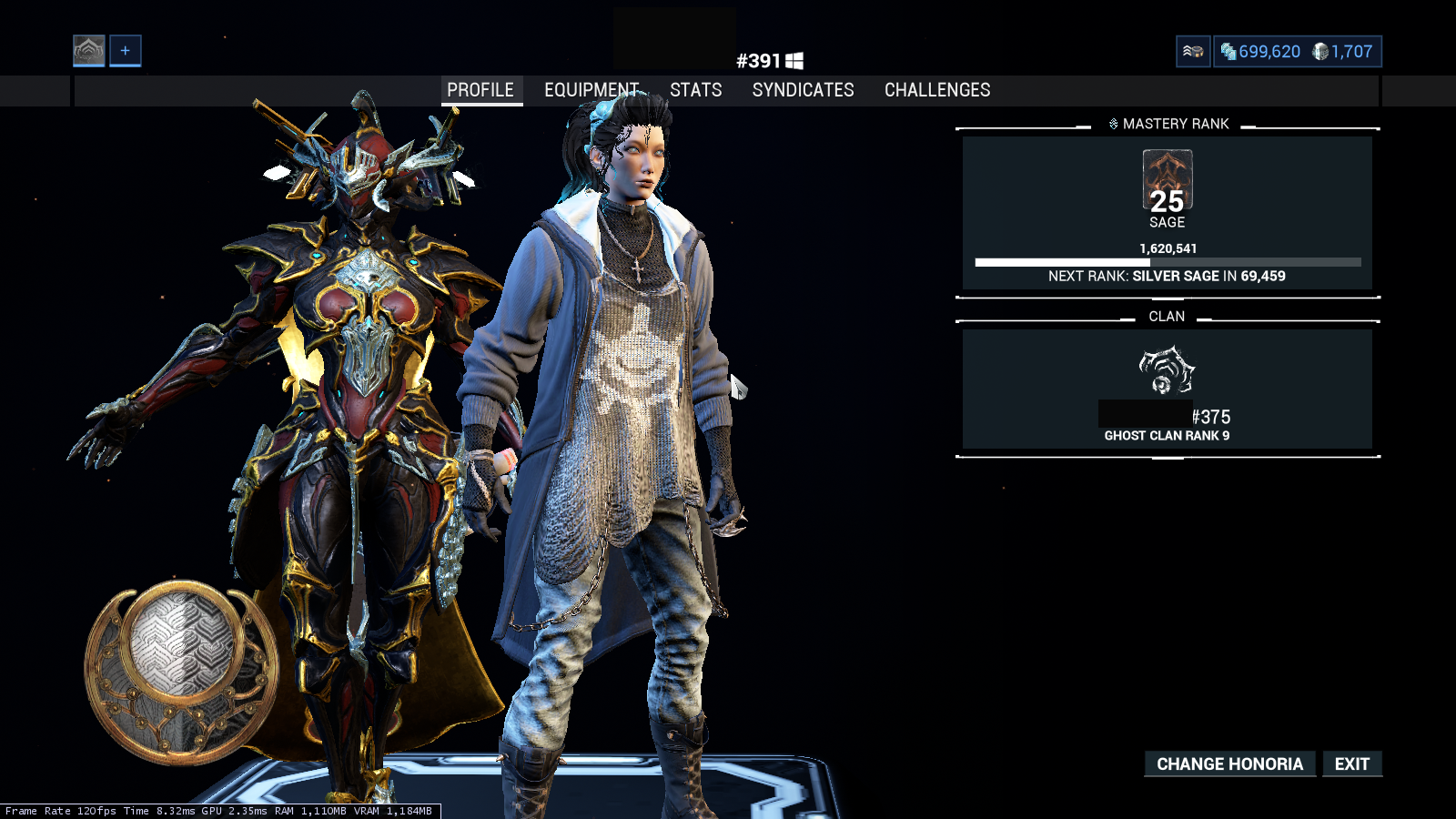Select the Profile tab
This screenshot has width=1456, height=819.
pyautogui.click(x=480, y=90)
